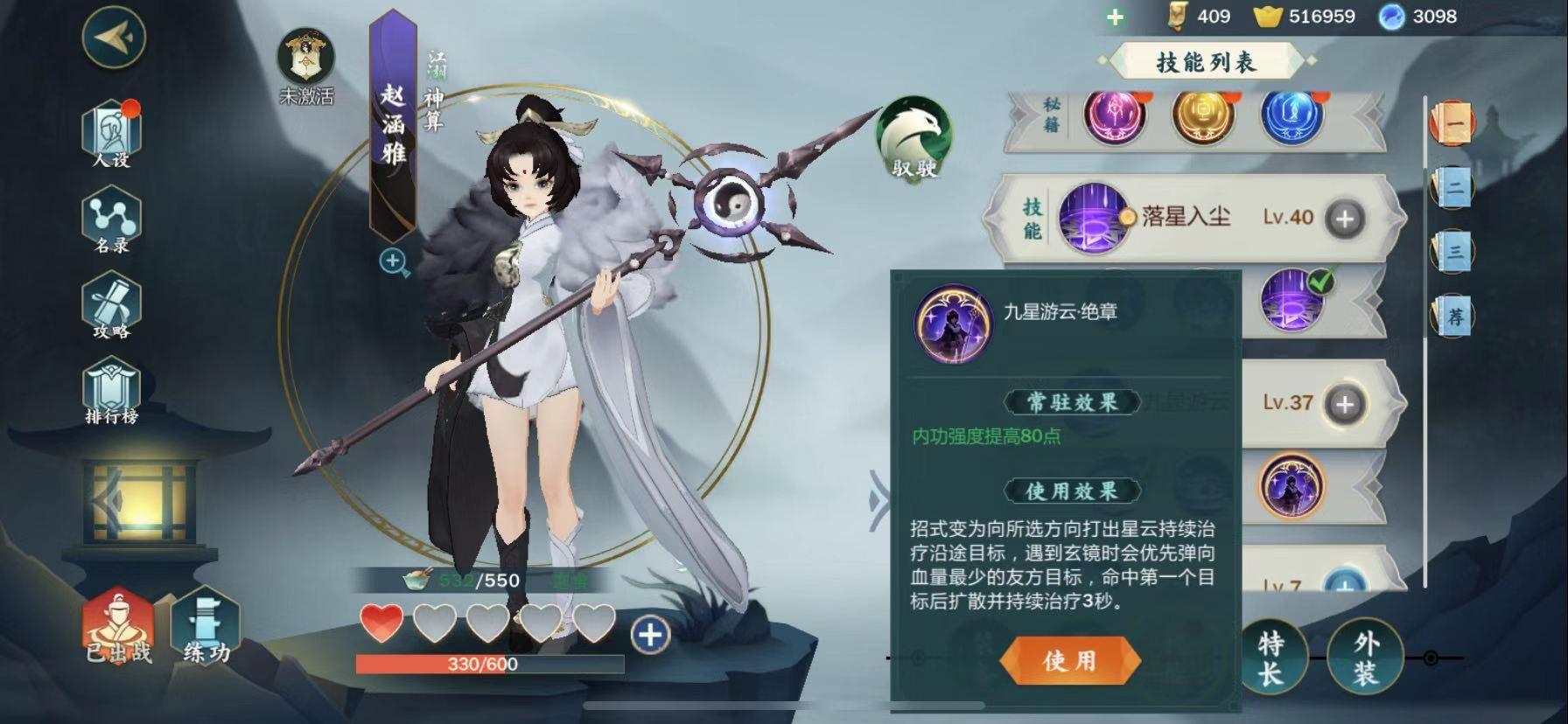Open the 外装 outfit button
The height and width of the screenshot is (724, 1568).
click(1365, 658)
